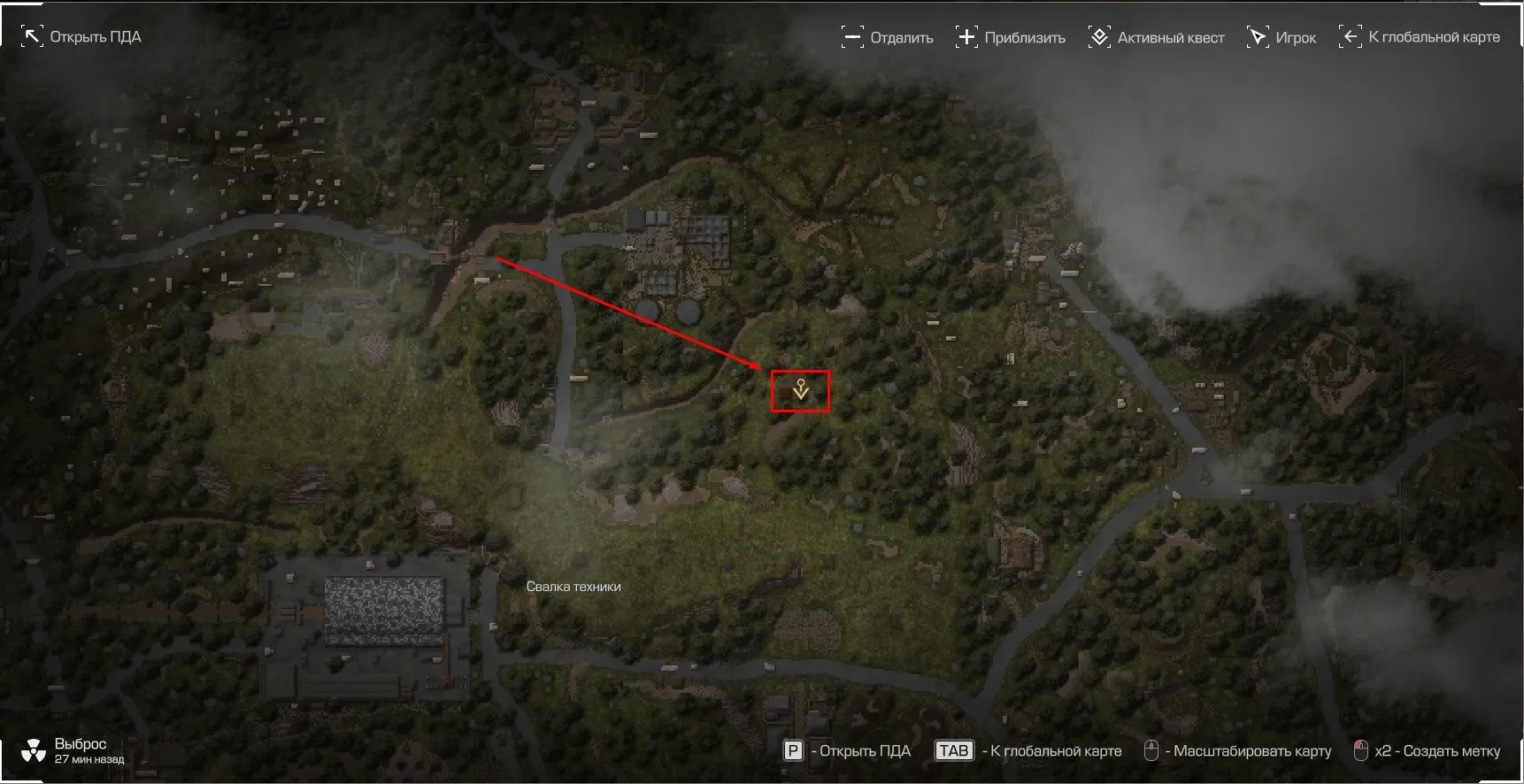Center map on Активный квест
Image resolution: width=1524 pixels, height=784 pixels.
[x=1157, y=37]
